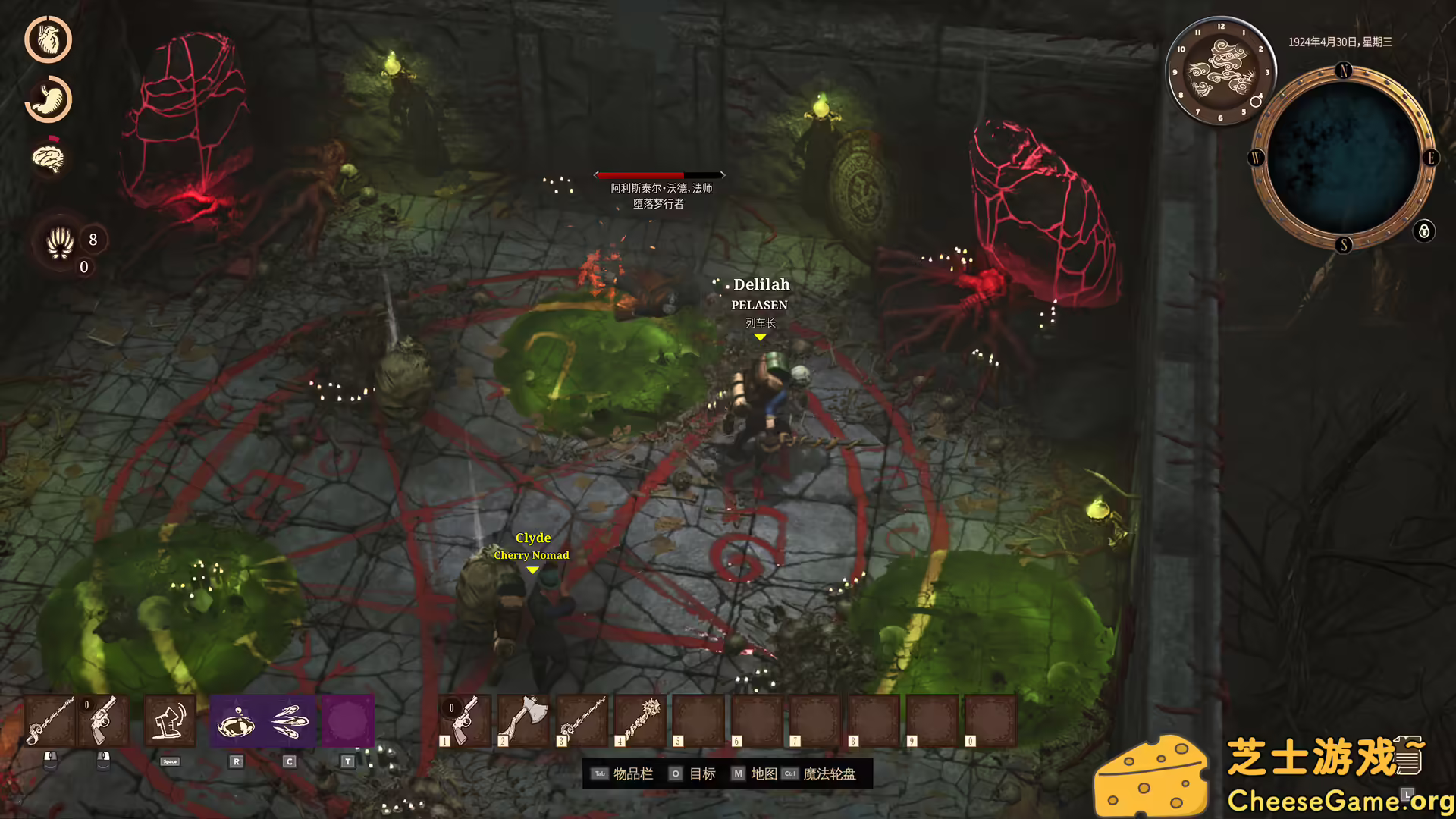Visit the CheeseGame.org link

pyautogui.click(x=1329, y=800)
